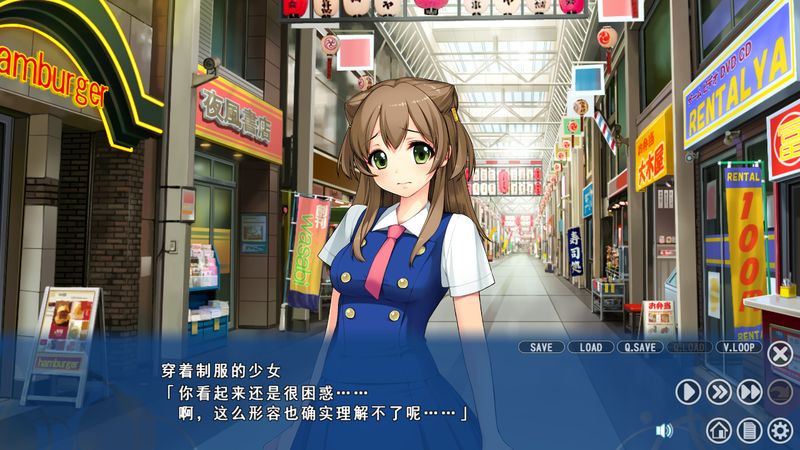
Task: Replay the voice line with the speaker icon
Action: [x=664, y=430]
